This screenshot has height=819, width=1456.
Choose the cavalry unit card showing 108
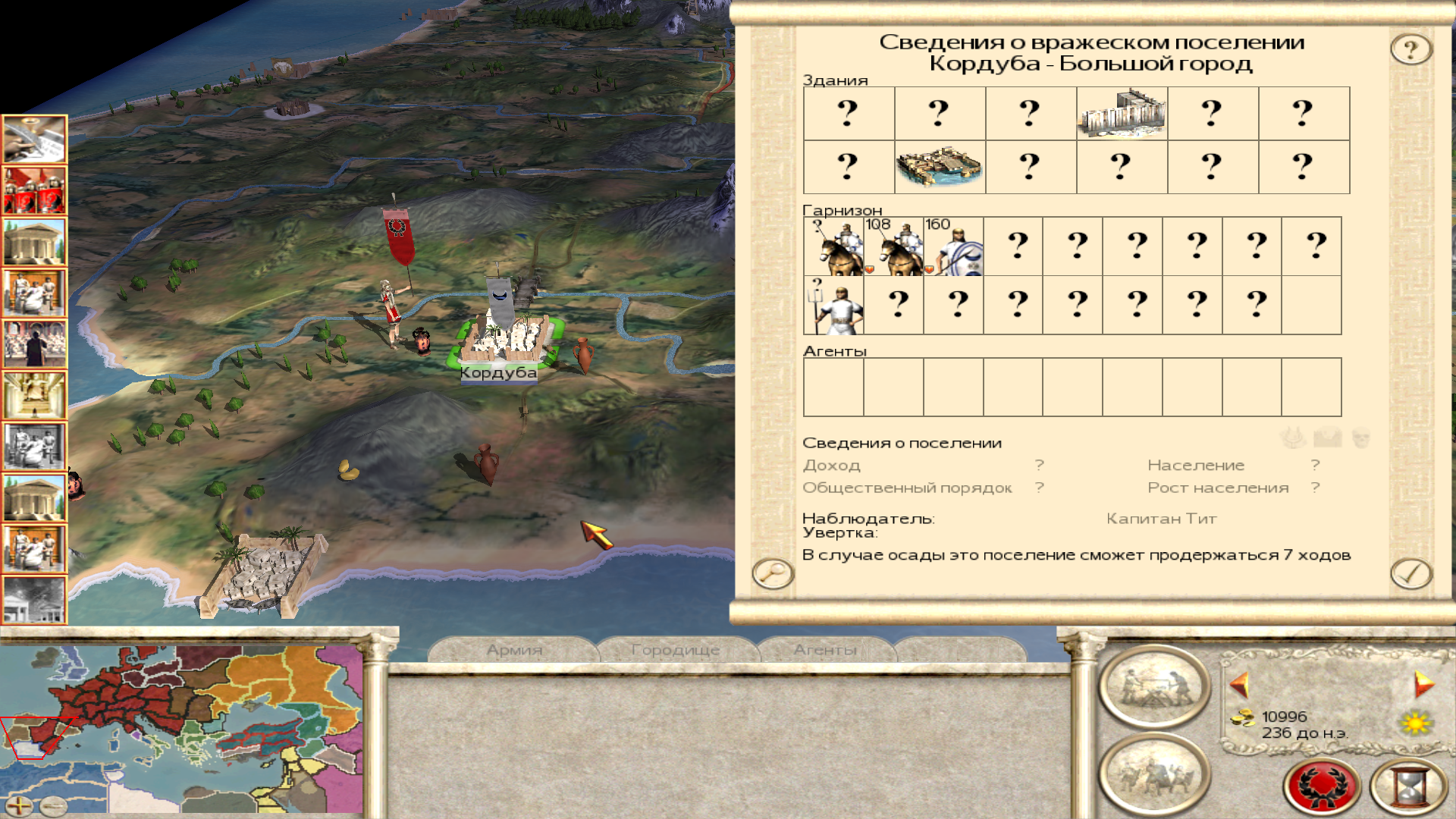893,246
